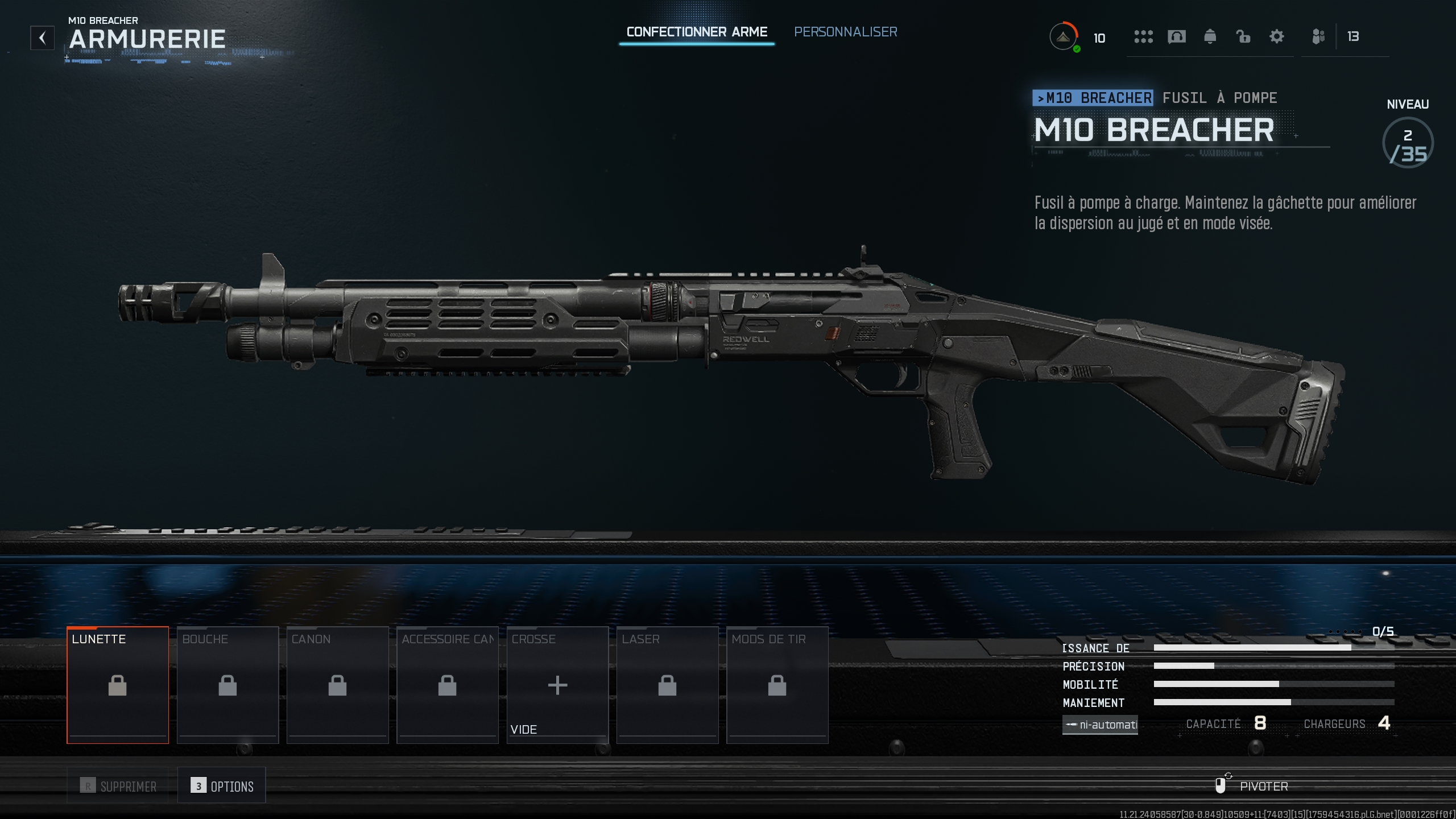1456x819 pixels.
Task: Open the main menu grid icon
Action: pyautogui.click(x=1142, y=36)
